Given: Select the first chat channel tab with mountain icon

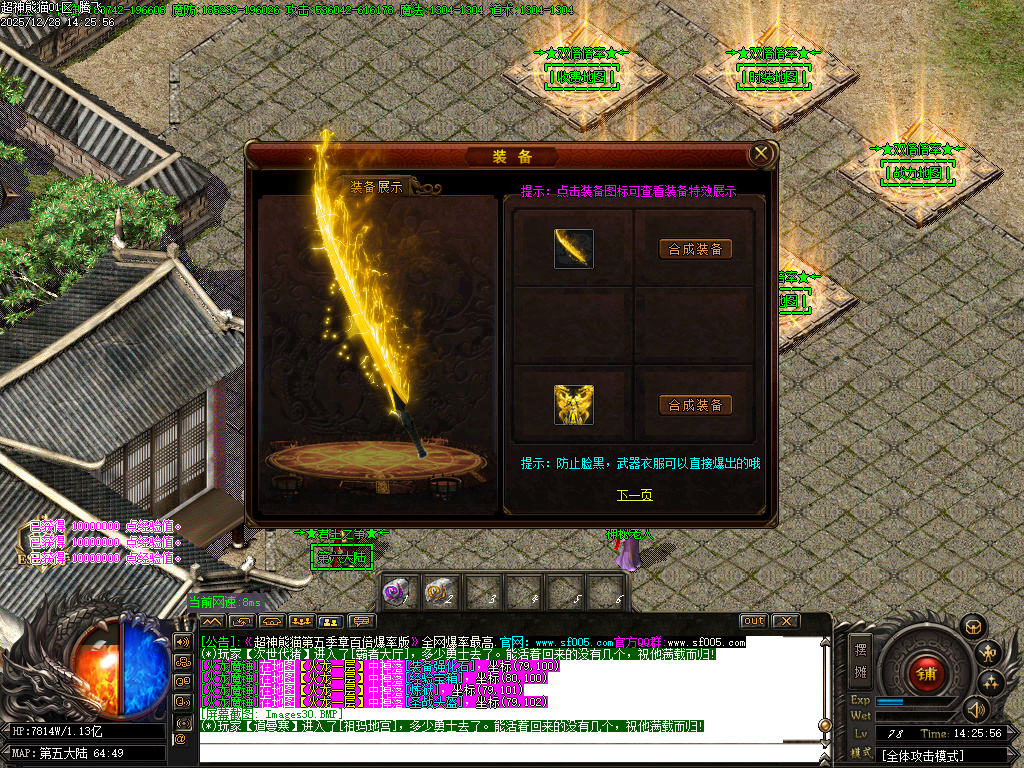Looking at the screenshot, I should [212, 621].
